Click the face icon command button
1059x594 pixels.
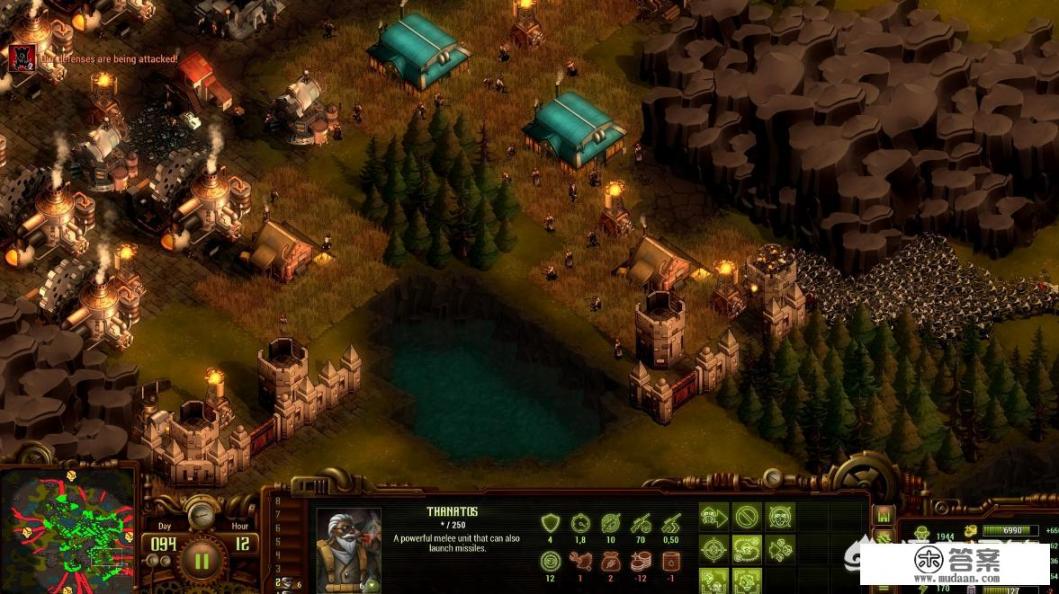point(780,517)
